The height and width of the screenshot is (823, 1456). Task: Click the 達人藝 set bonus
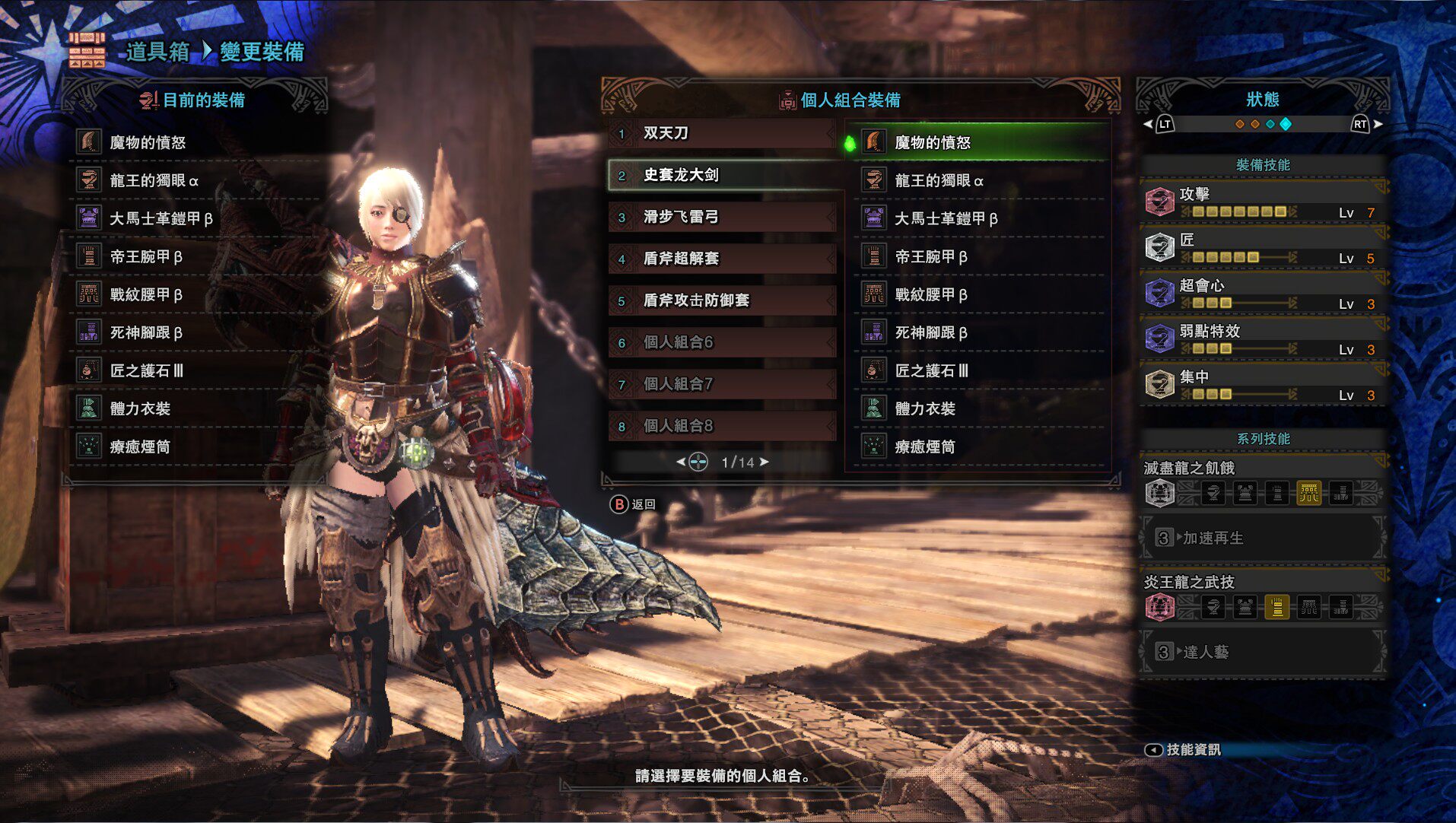click(x=1263, y=652)
